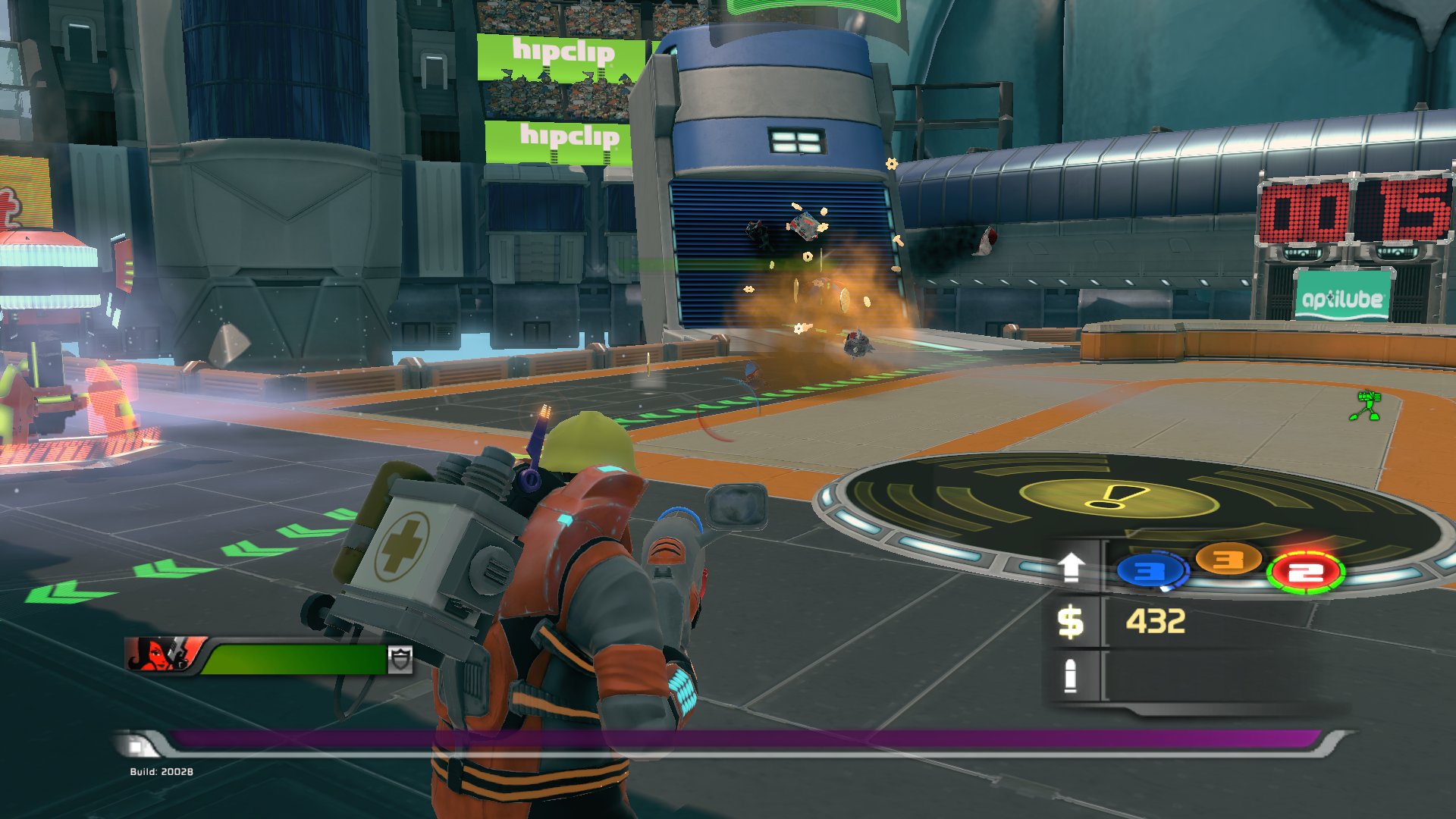Click the juice cup icon on the purple bar

pos(136,746)
